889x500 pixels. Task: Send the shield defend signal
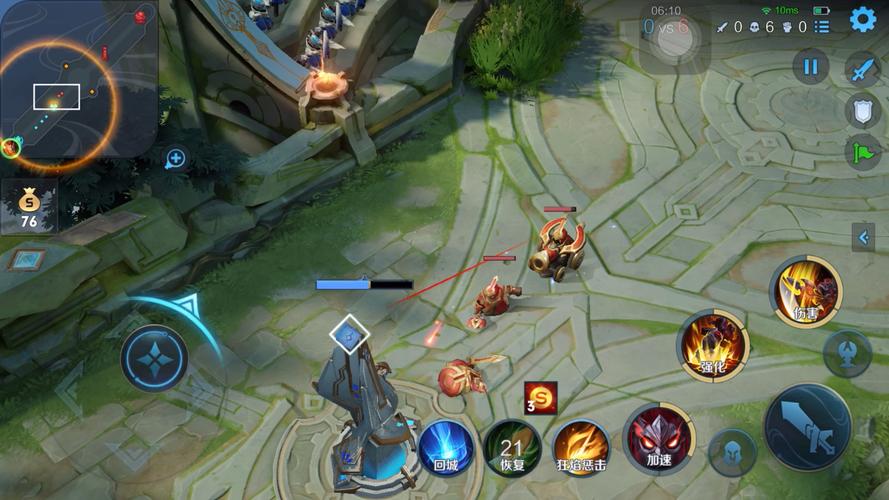point(862,110)
